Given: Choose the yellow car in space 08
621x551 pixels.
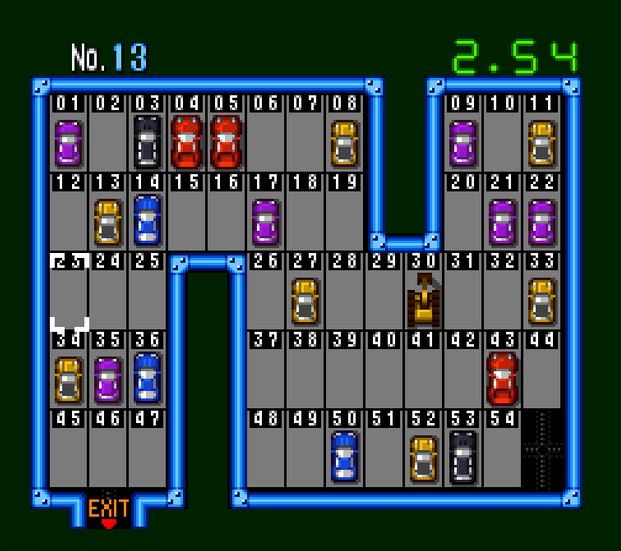Looking at the screenshot, I should [x=344, y=142].
